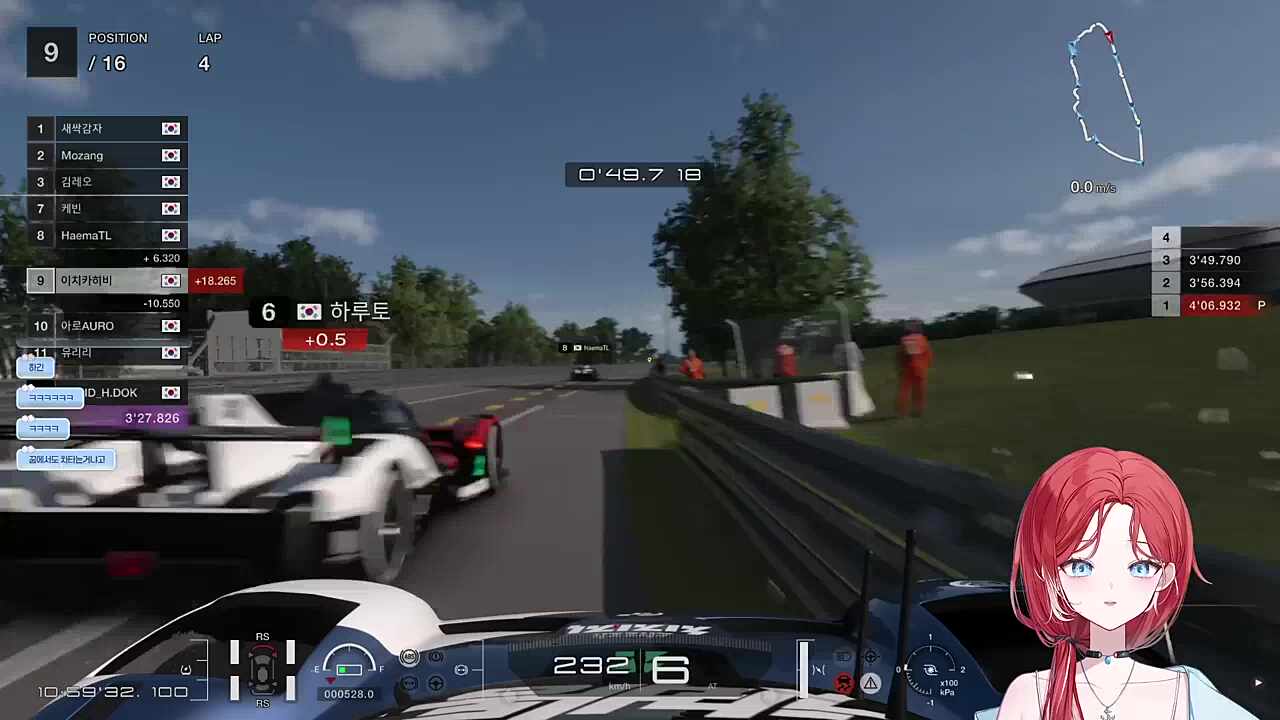The width and height of the screenshot is (1280, 720).
Task: Click the stream play arrow icon
Action: point(1258,683)
